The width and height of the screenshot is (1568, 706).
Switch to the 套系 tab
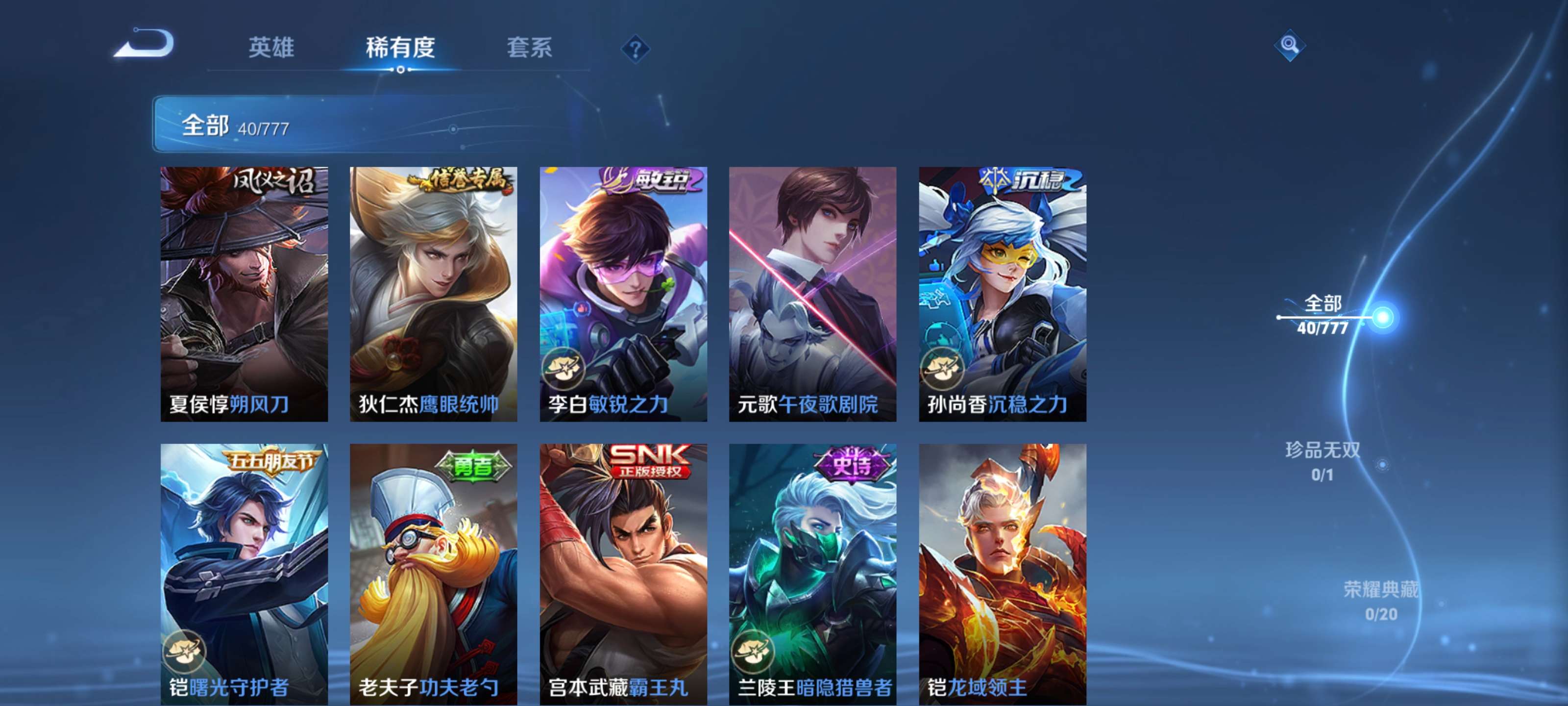coord(530,48)
